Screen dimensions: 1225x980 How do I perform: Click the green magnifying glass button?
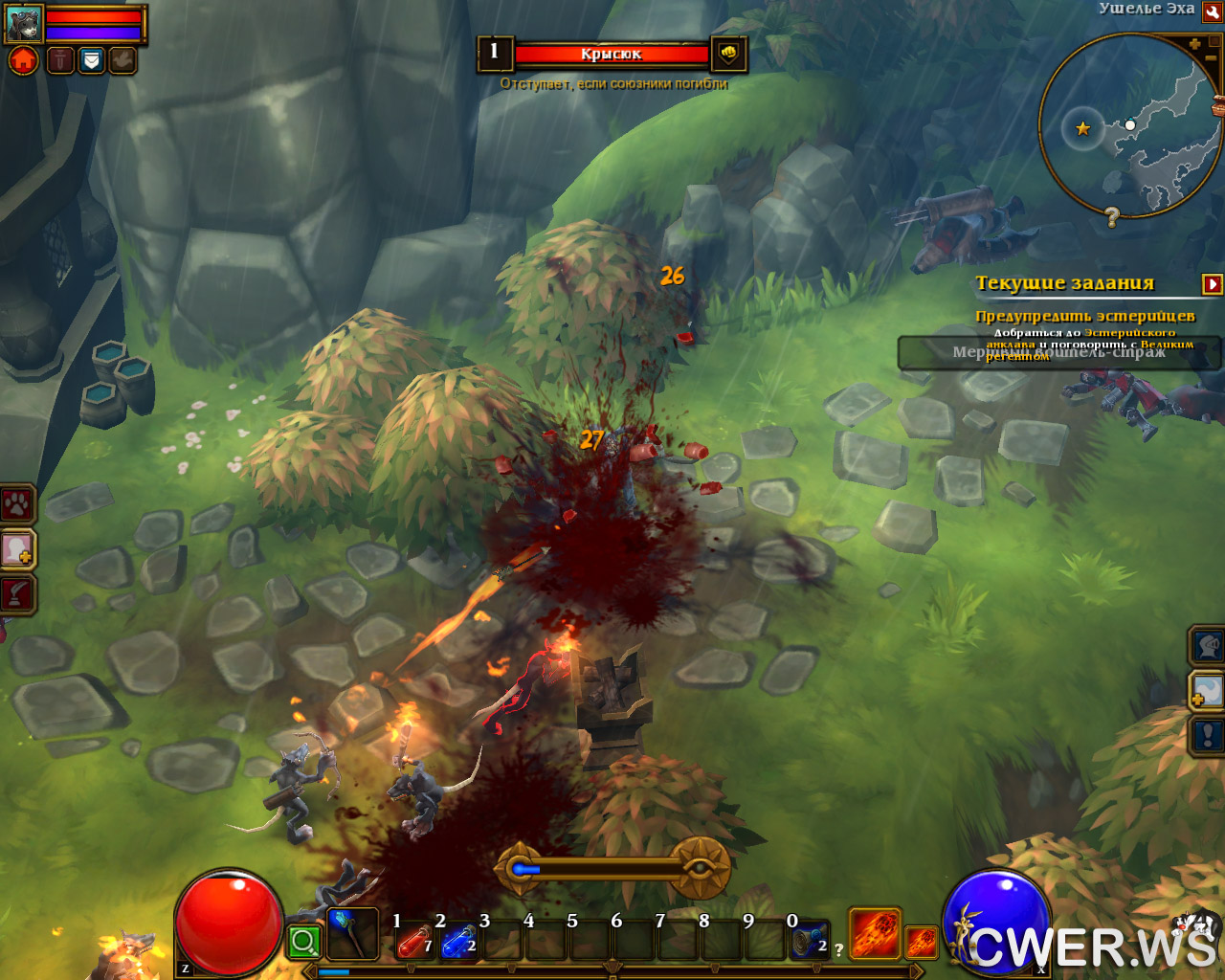(x=304, y=942)
